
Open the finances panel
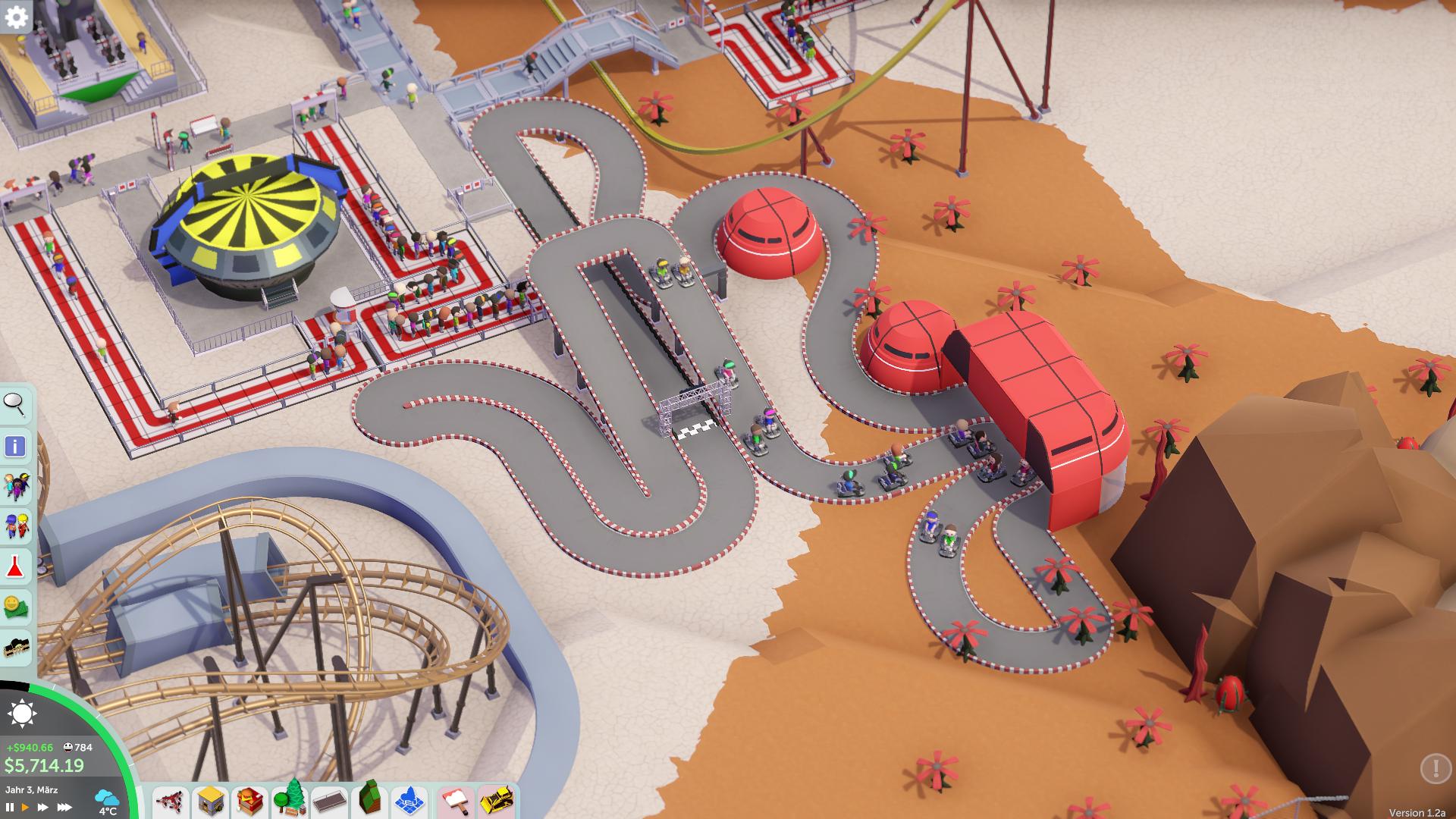[x=16, y=607]
